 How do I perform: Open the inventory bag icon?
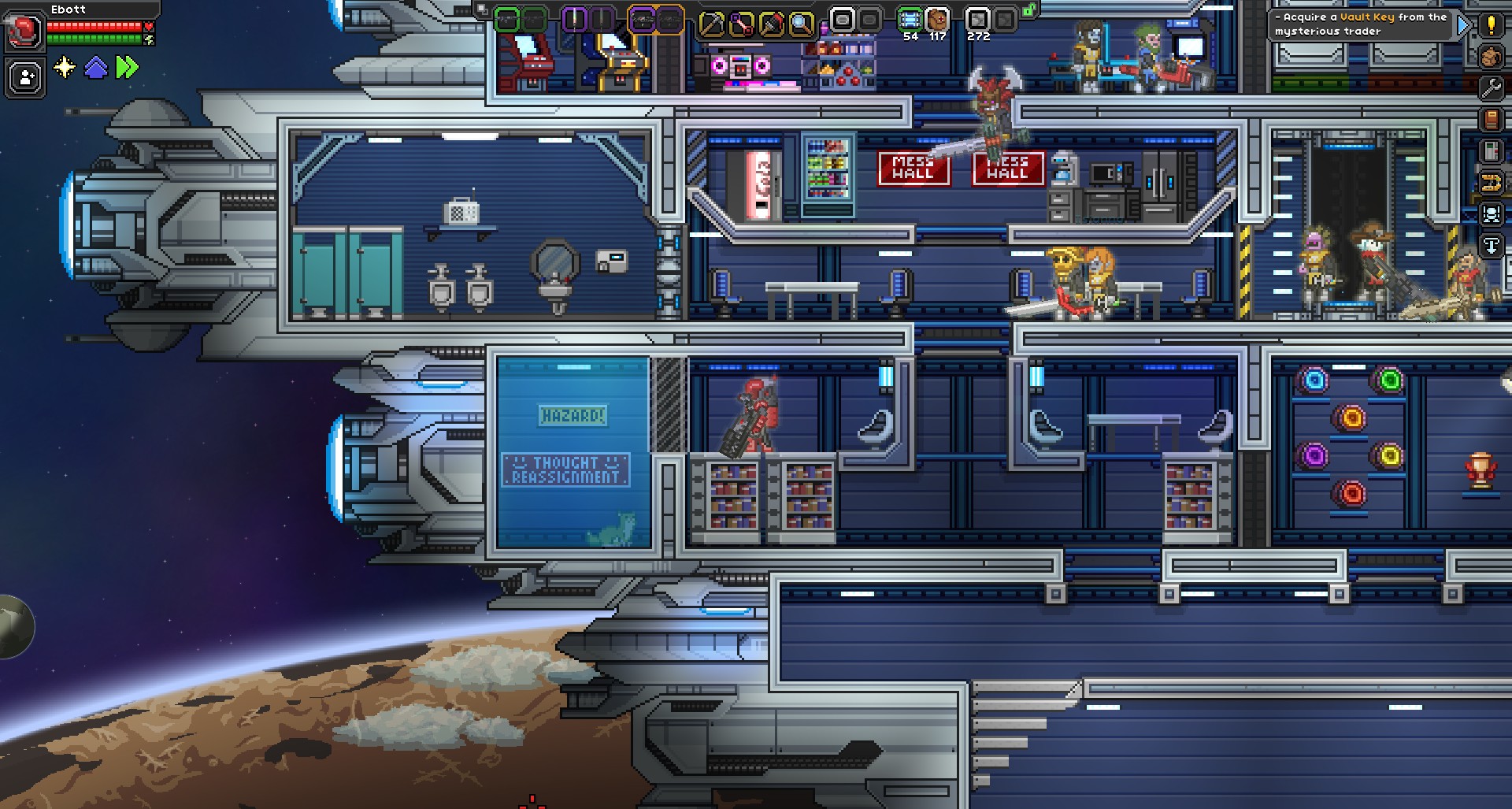pos(1491,57)
